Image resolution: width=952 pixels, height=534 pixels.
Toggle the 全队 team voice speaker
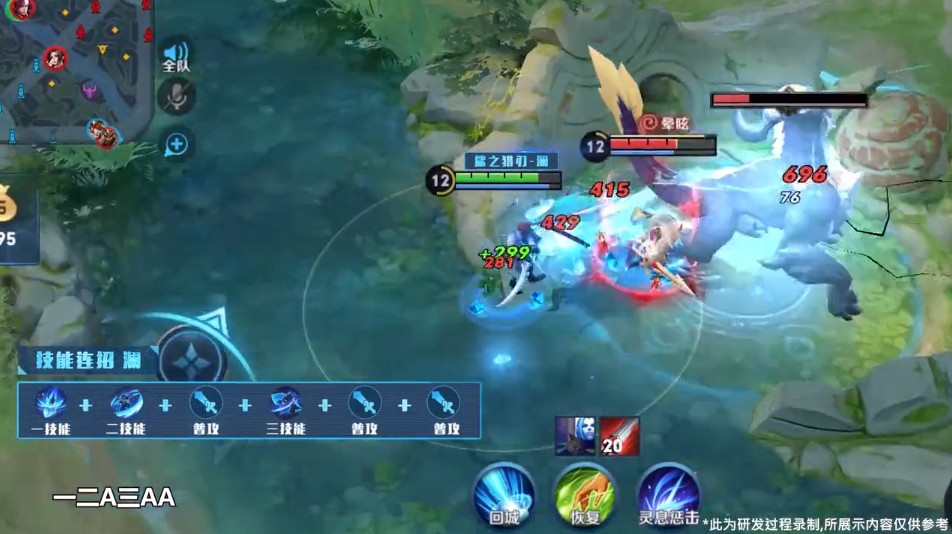tap(176, 55)
